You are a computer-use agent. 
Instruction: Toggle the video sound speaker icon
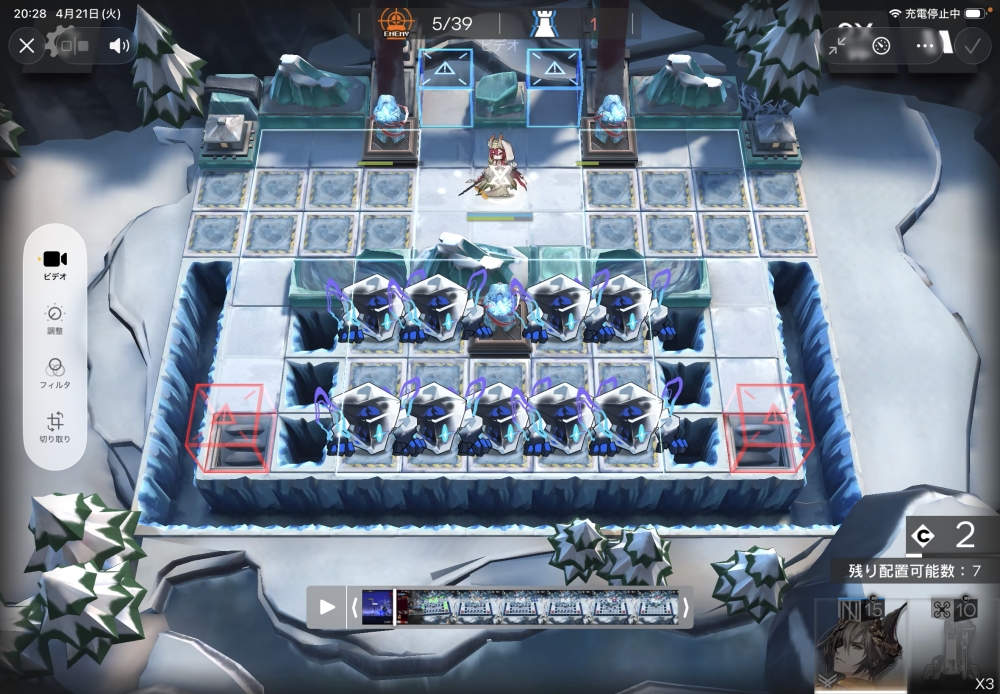pos(120,45)
